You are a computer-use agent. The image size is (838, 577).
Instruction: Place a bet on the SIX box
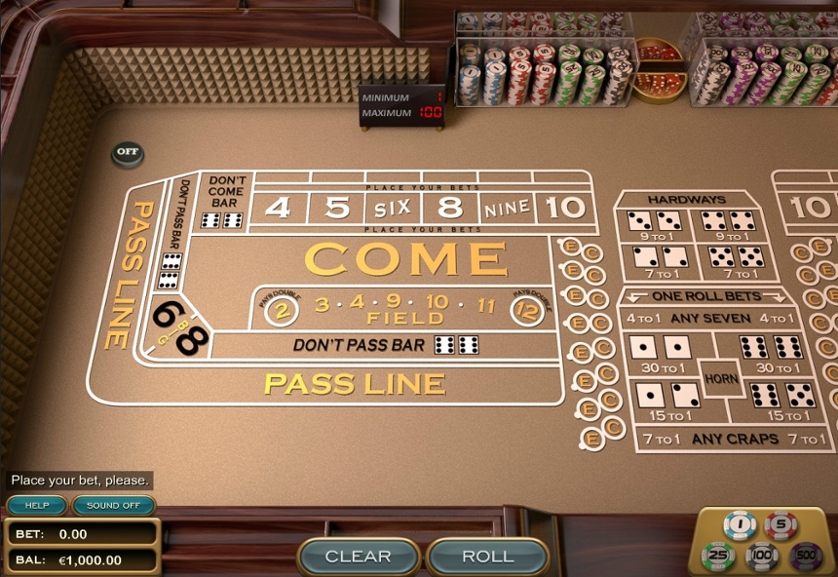click(x=392, y=209)
